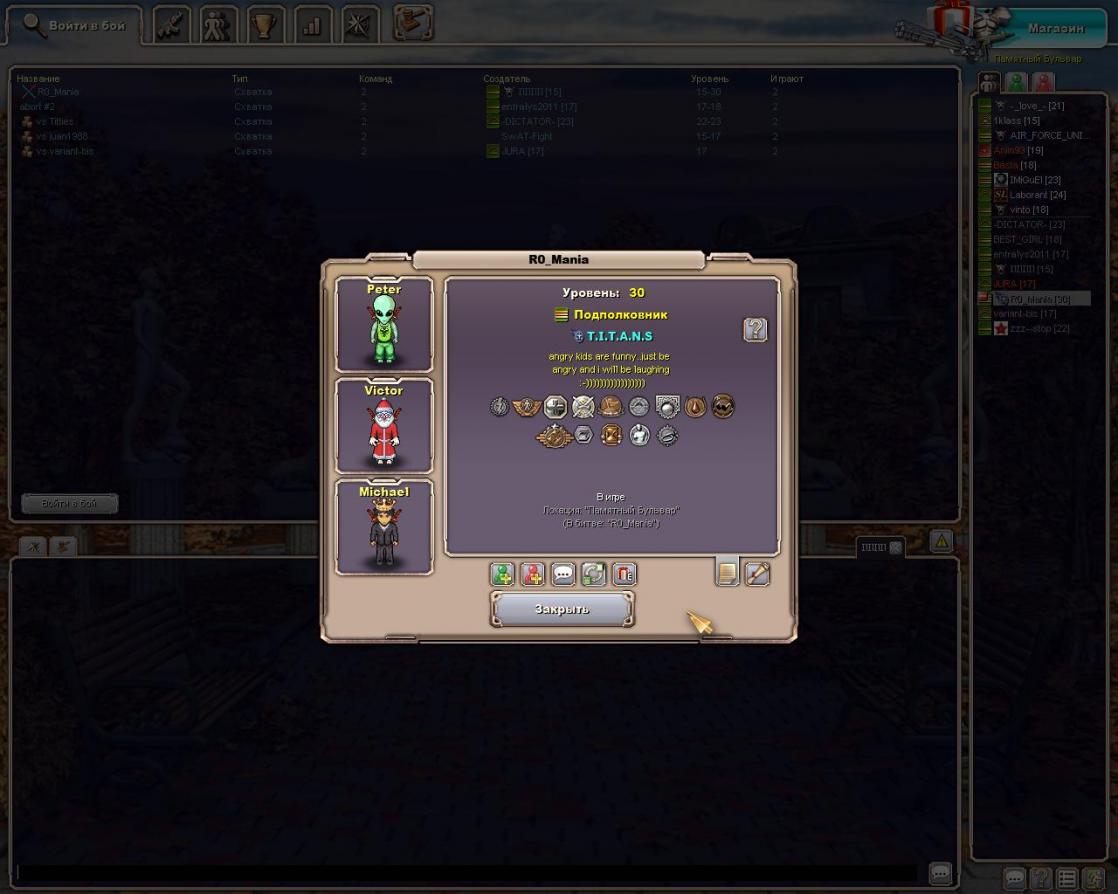The width and height of the screenshot is (1118, 894).
Task: Add player to enemies with red figure icon
Action: pyautogui.click(x=533, y=574)
